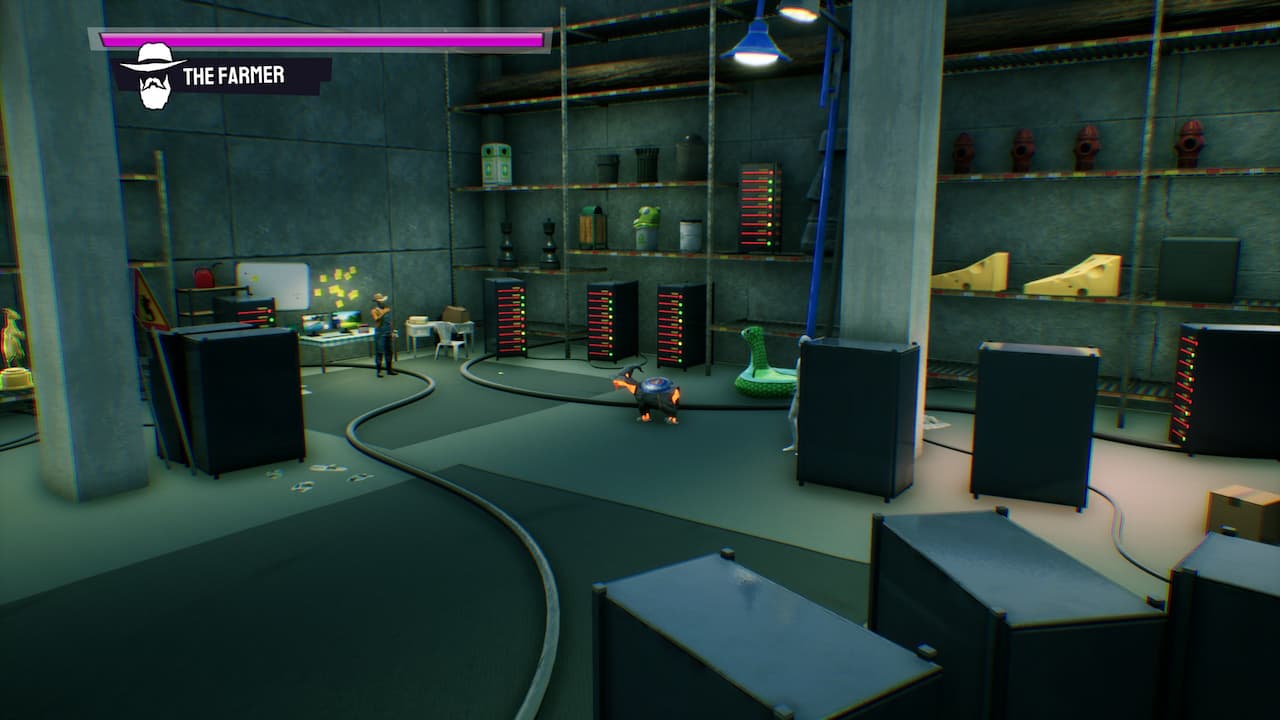
Task: Click The Farmer boss portrait icon
Action: coord(153,75)
